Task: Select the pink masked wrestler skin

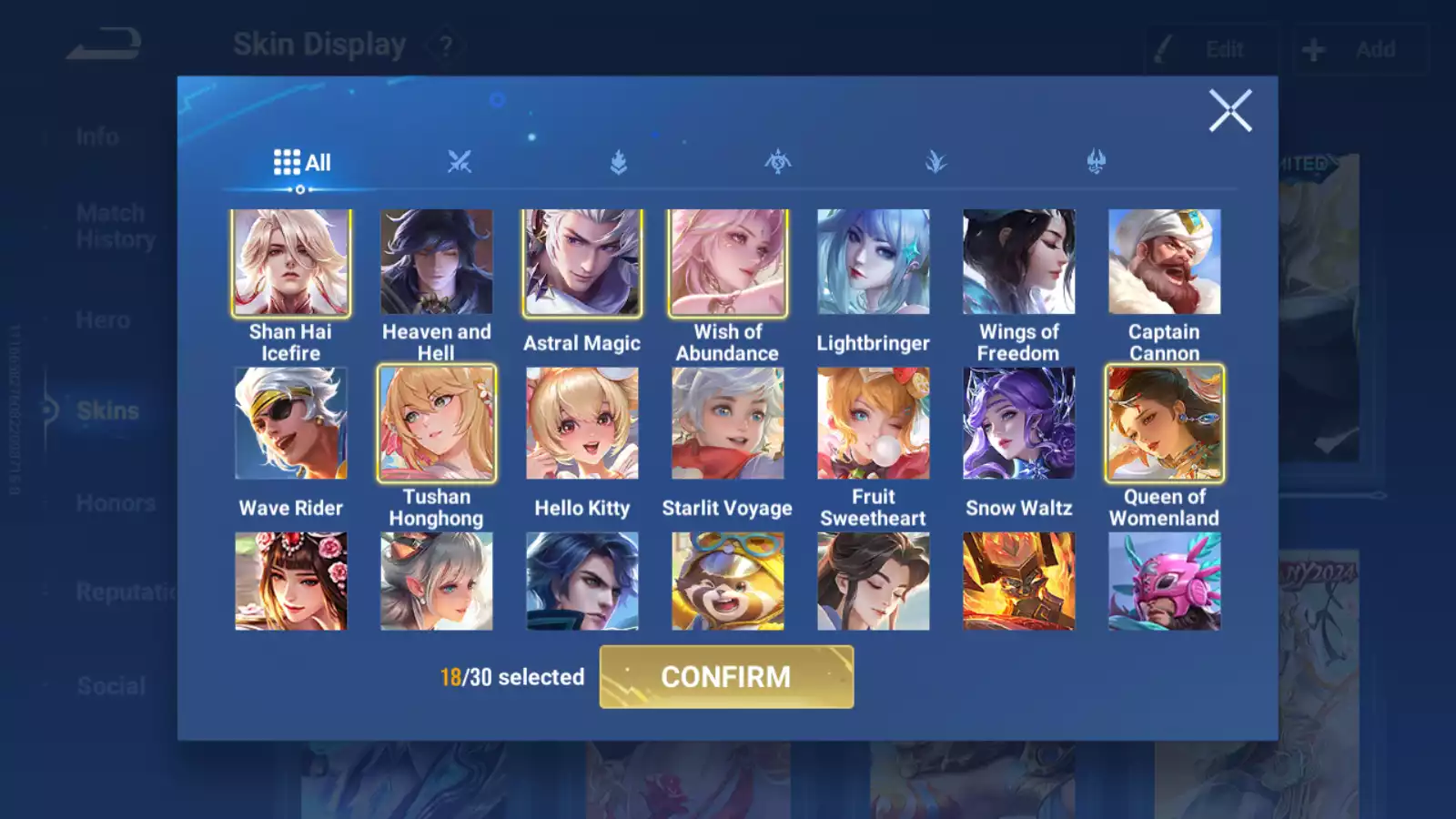Action: coord(1164,581)
